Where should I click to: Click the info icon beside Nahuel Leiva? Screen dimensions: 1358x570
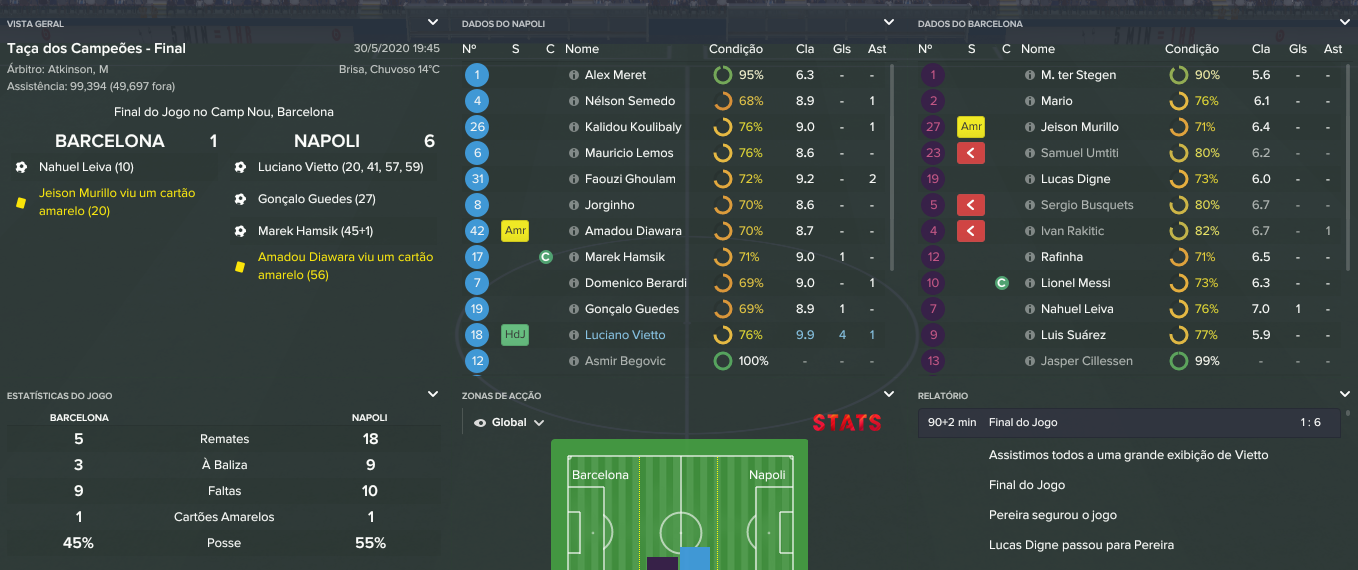tap(1029, 309)
